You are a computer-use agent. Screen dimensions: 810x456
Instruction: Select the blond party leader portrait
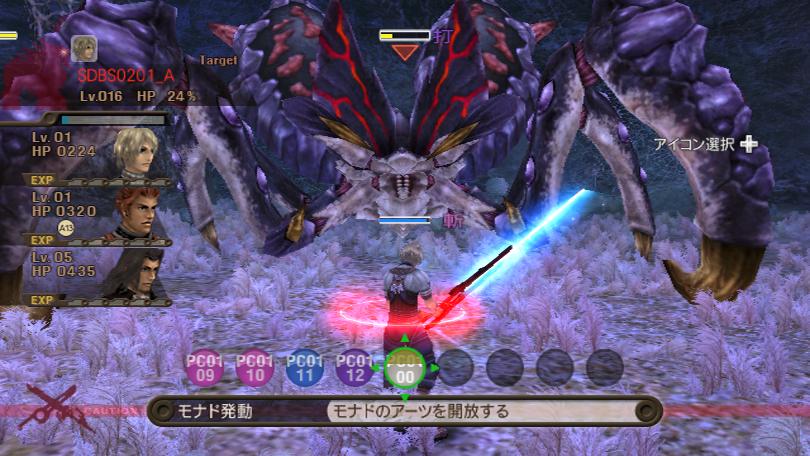(x=136, y=150)
